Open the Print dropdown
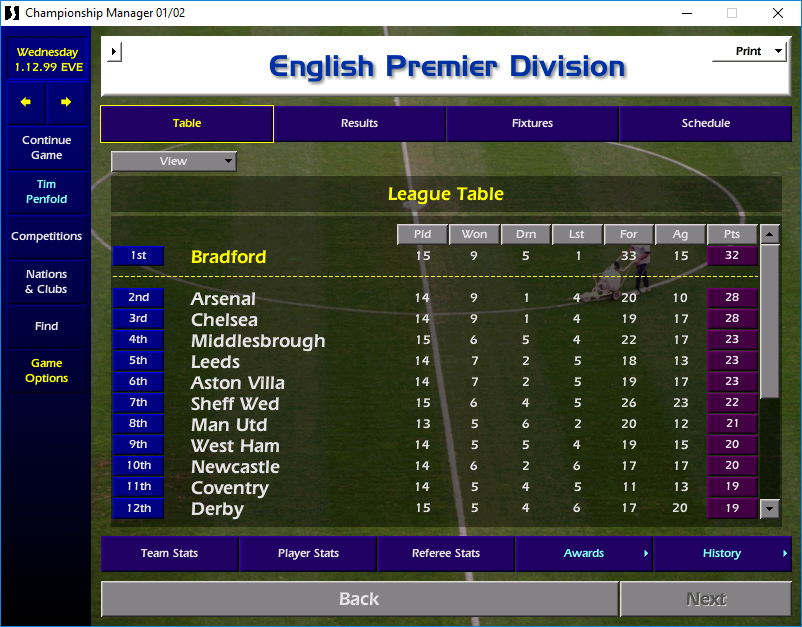Screen dimensions: 802x627 pyautogui.click(x=749, y=51)
